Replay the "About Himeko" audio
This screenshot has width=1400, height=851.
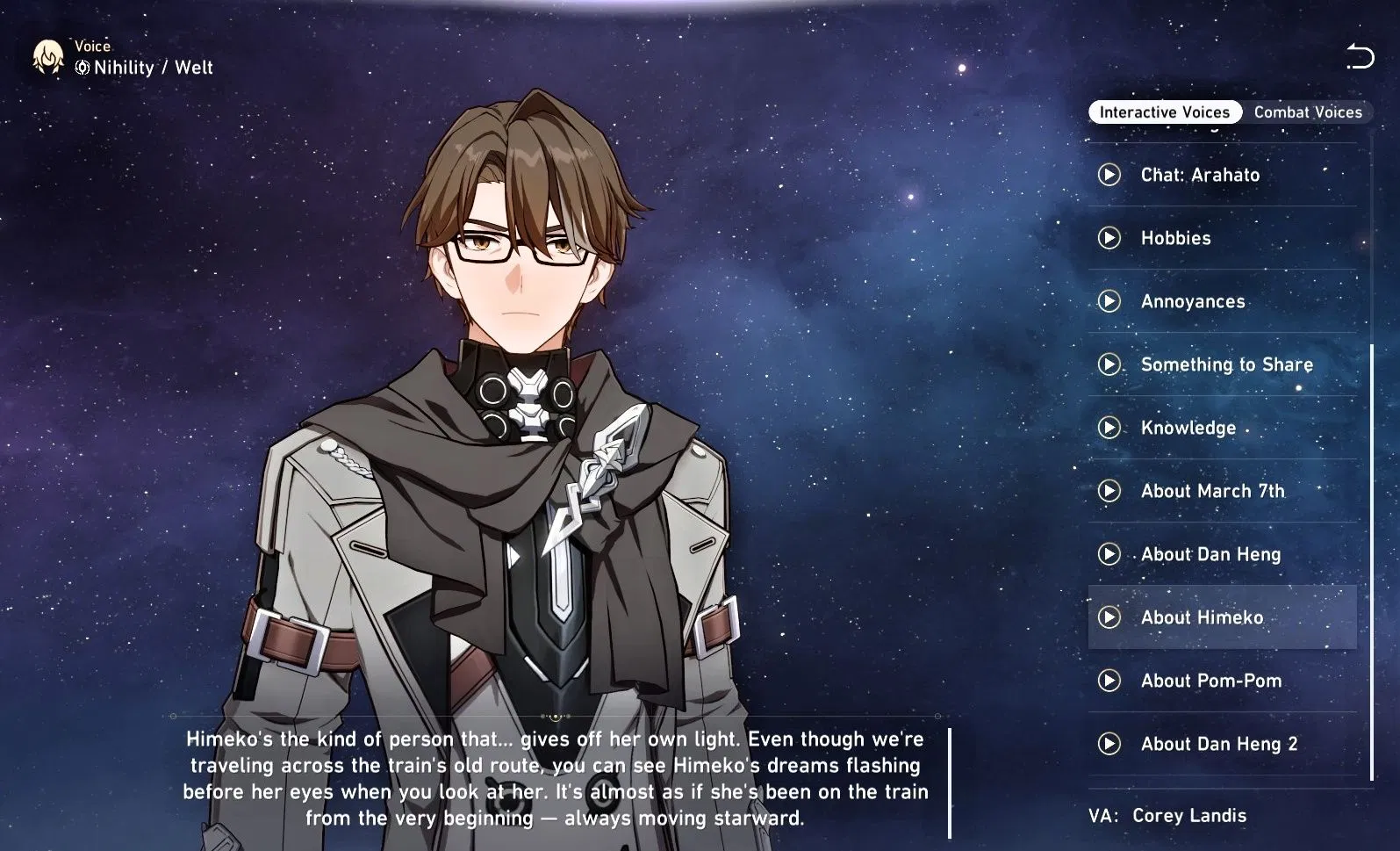pos(1109,617)
